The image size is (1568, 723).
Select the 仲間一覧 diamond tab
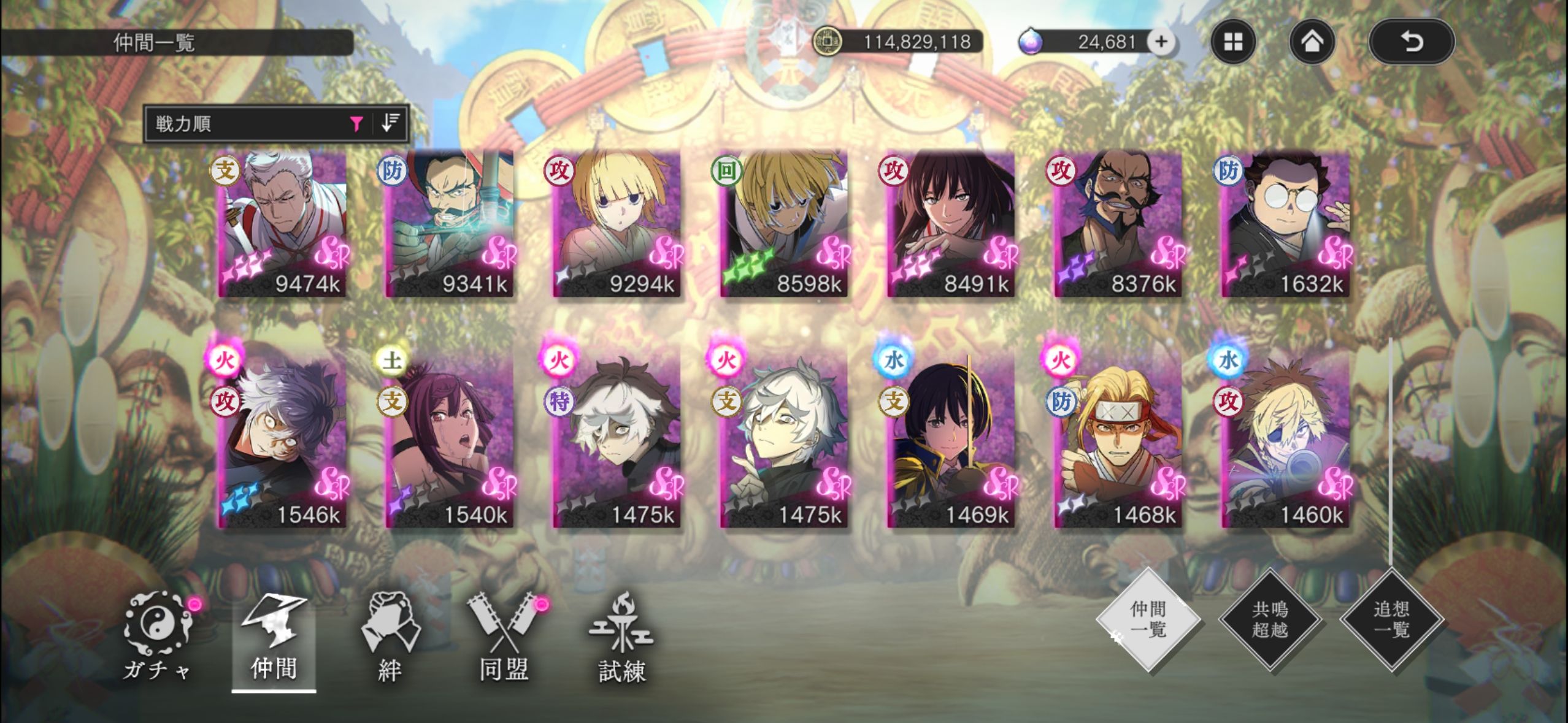click(x=1148, y=619)
